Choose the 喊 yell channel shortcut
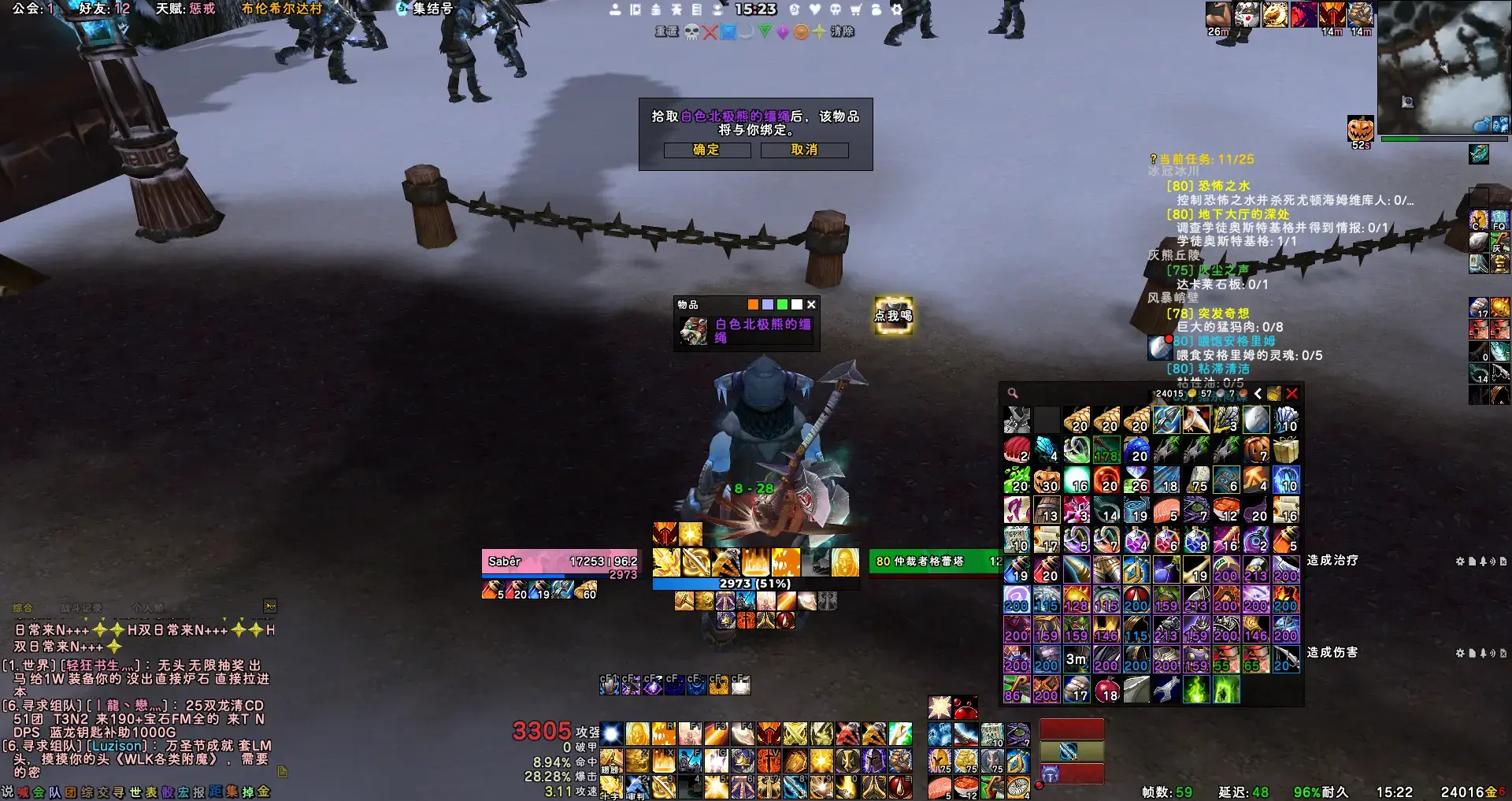Viewport: 1512px width, 801px height. 23,792
